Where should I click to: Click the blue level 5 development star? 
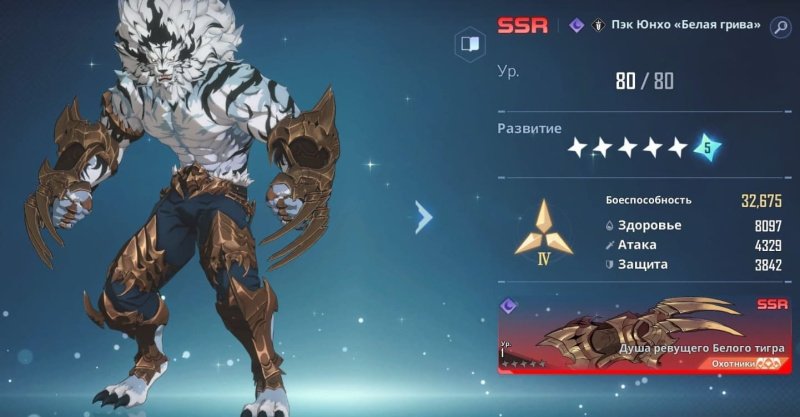point(707,148)
